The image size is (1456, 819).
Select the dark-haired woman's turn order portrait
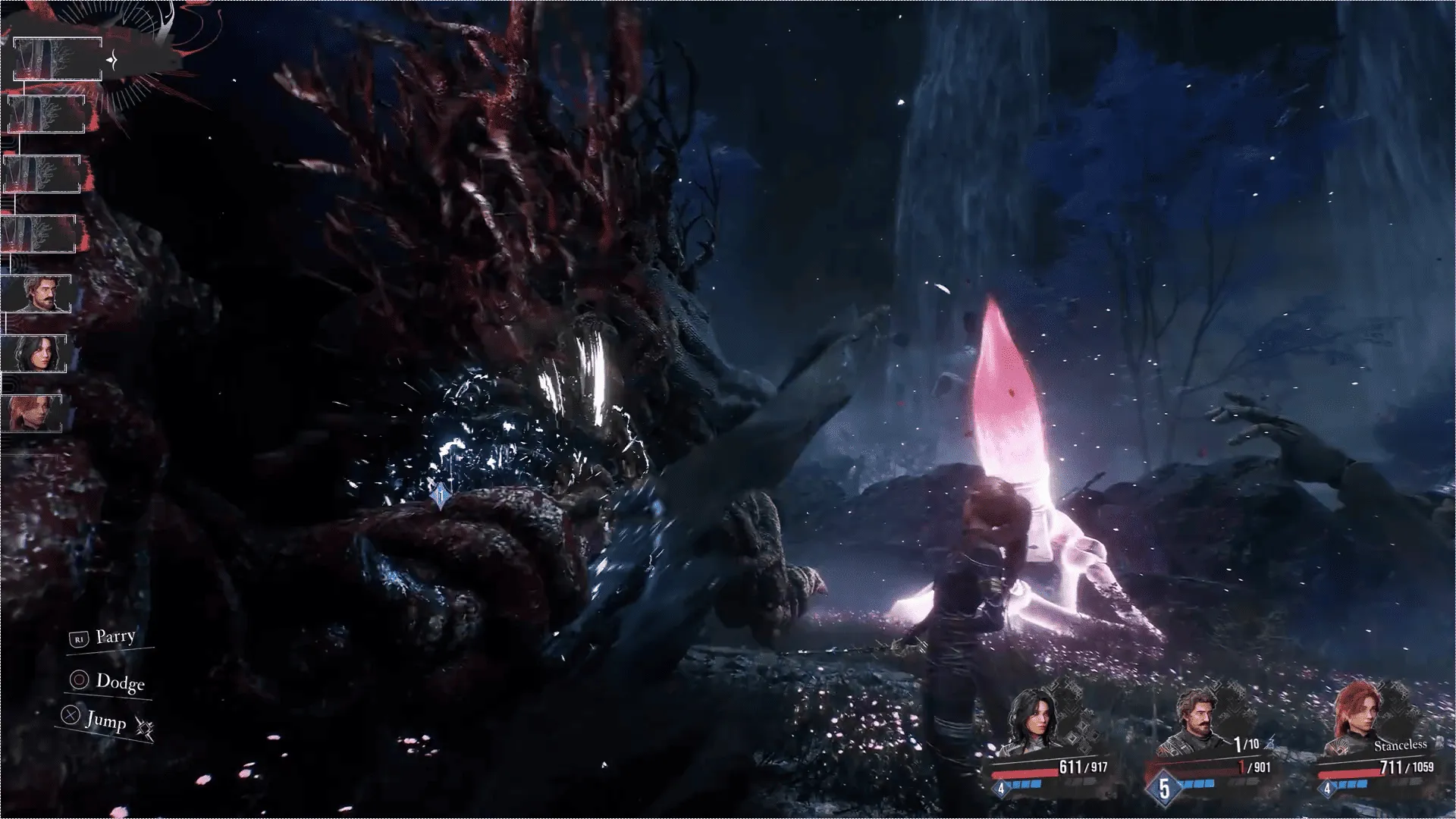[x=35, y=353]
